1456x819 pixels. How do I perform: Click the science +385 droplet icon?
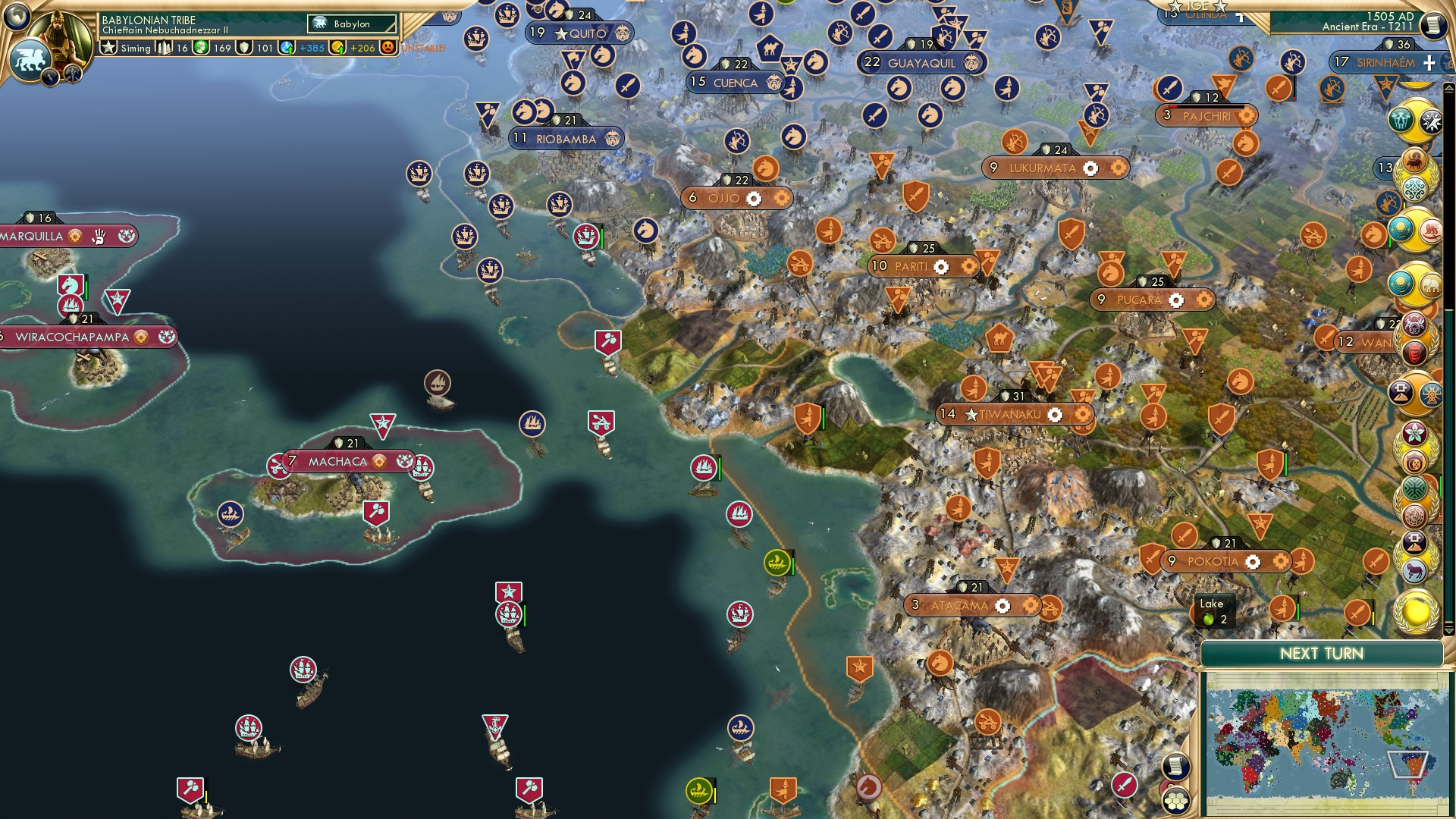coord(287,48)
